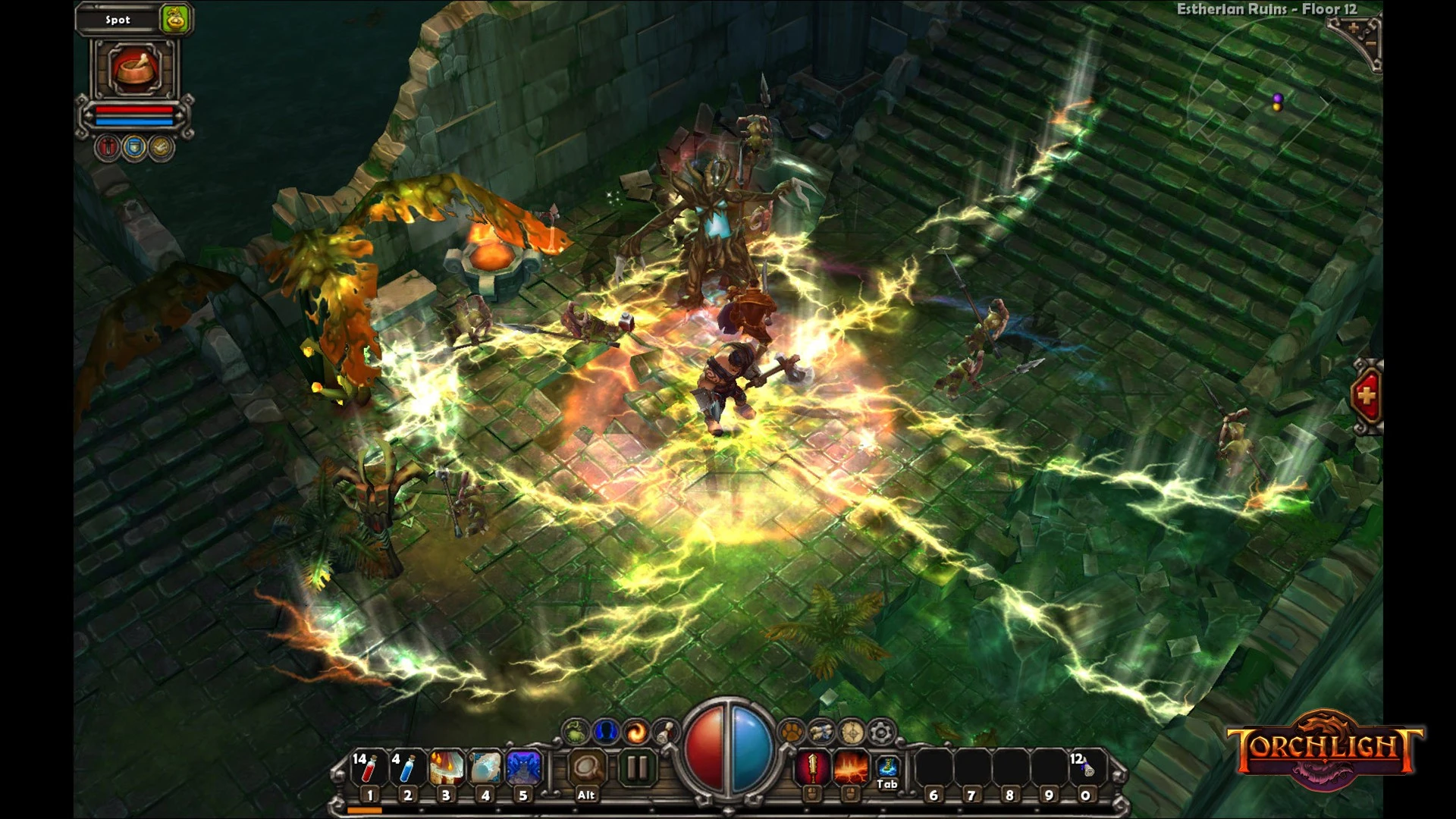Open the pet paw print panel
The height and width of the screenshot is (819, 1456).
coord(791,733)
